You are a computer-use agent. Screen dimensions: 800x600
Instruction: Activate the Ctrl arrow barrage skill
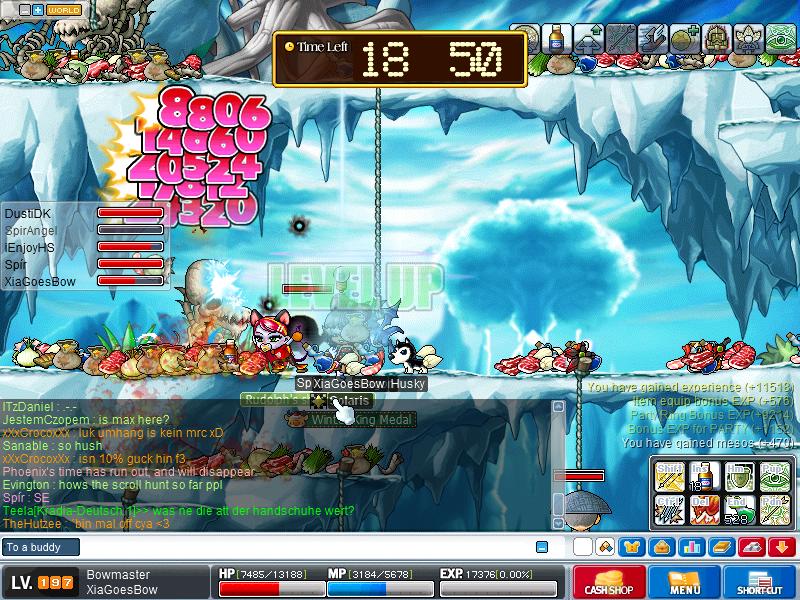point(669,509)
